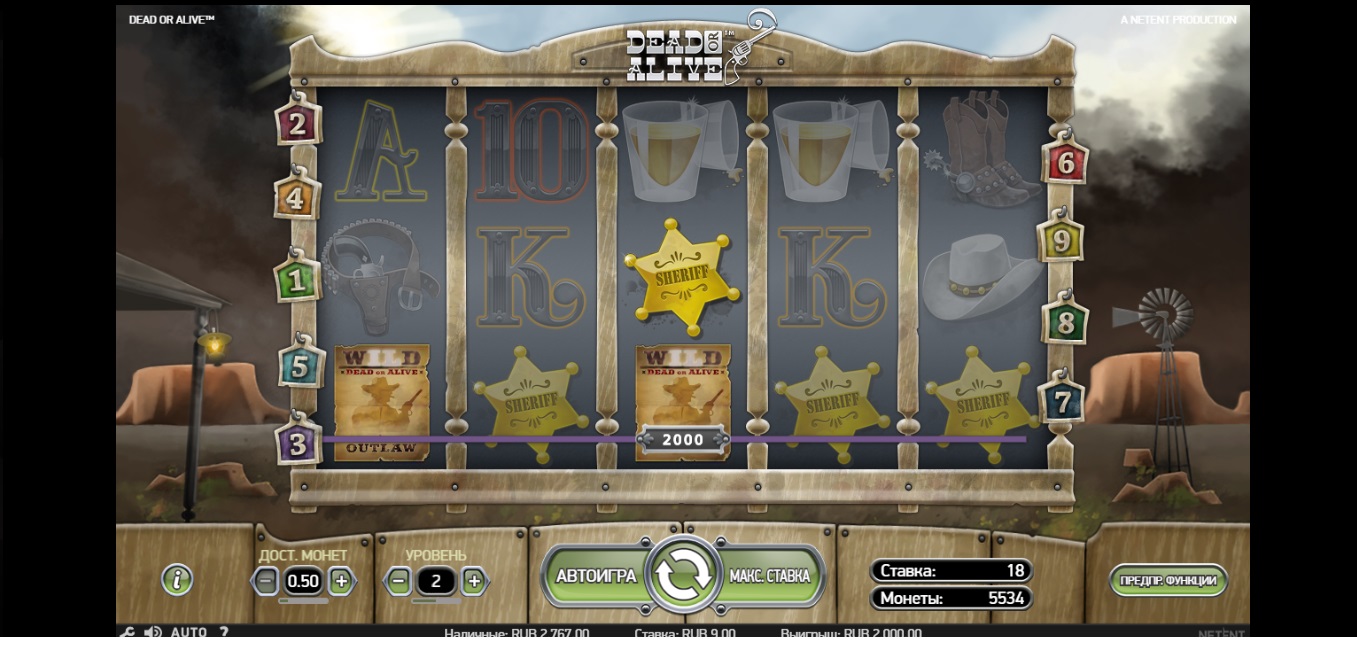The width and height of the screenshot is (1357, 645).
Task: Start autoplay with the АВТОИГРА button
Action: click(595, 576)
